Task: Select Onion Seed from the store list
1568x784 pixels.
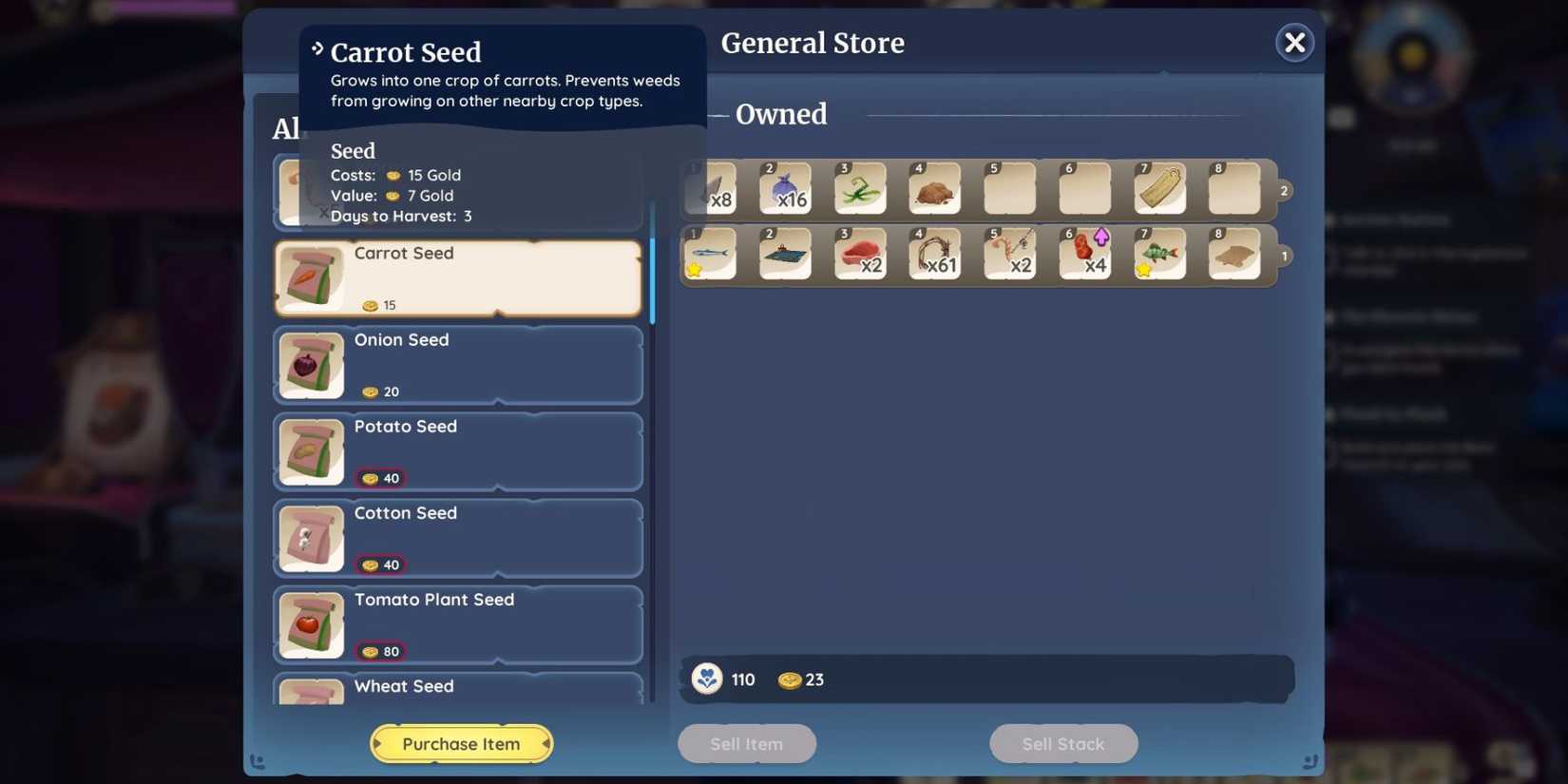Action: coord(458,364)
